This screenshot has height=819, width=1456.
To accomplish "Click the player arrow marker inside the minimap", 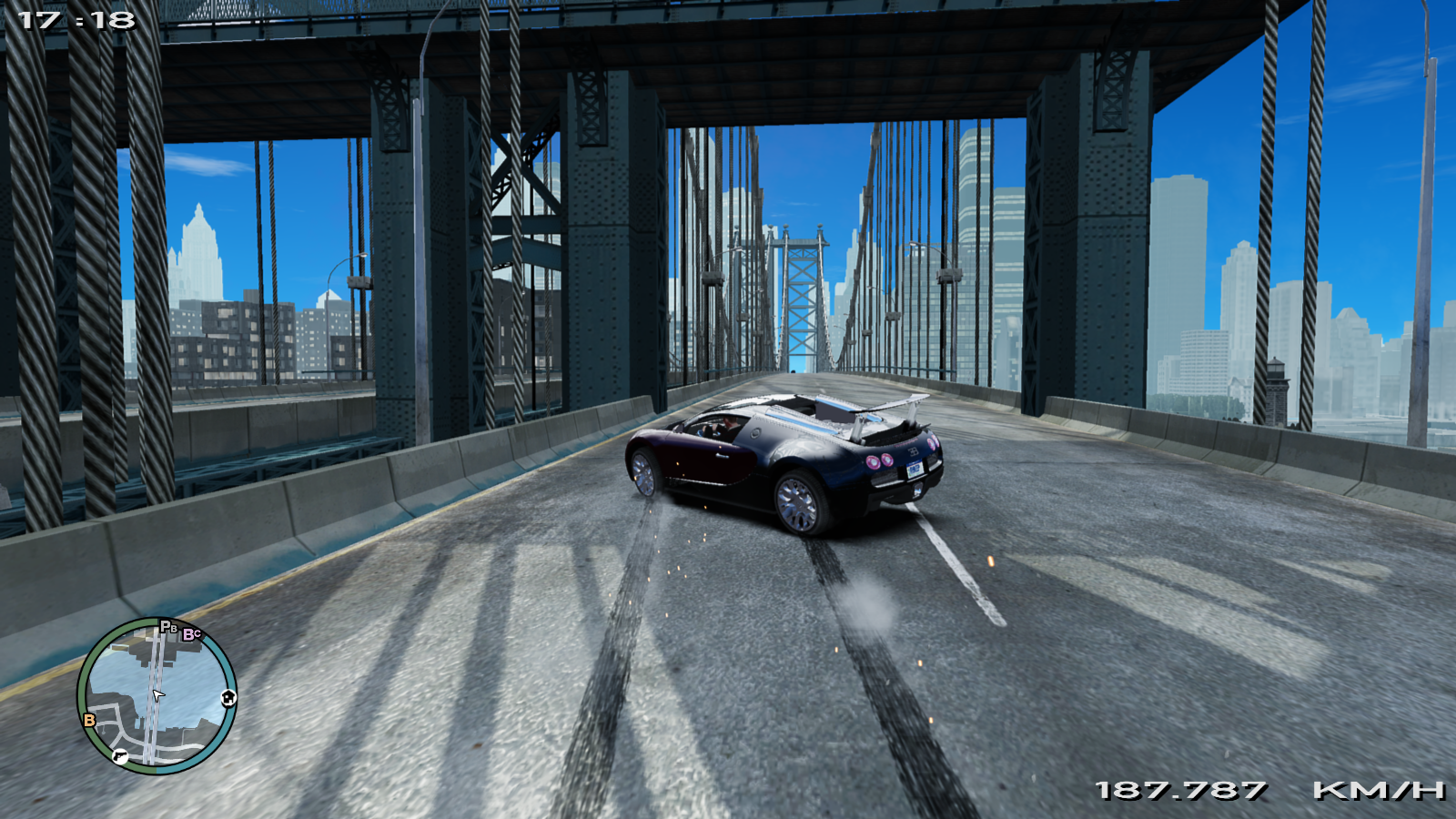I will tap(158, 695).
